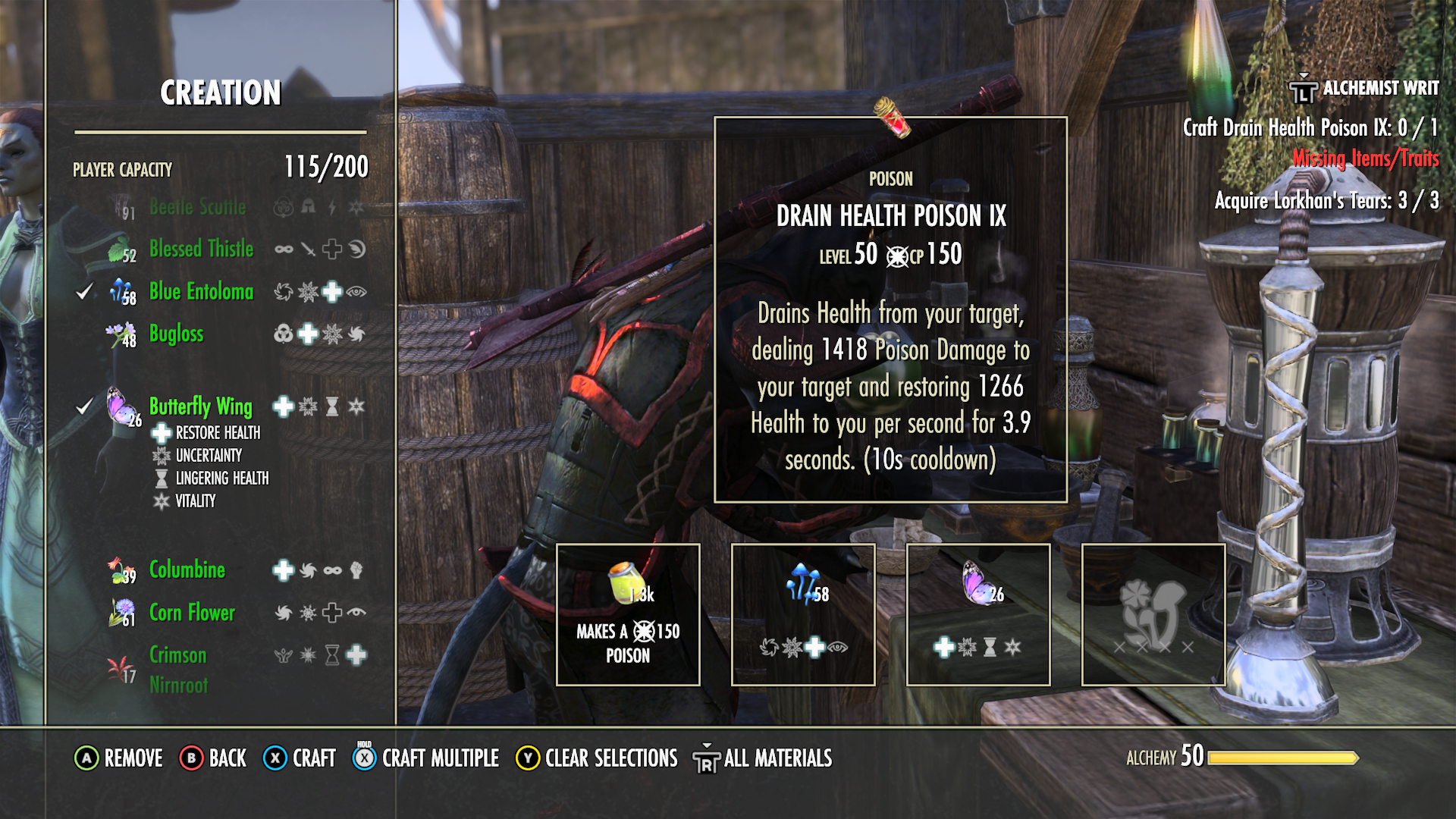Open the Alchemist Writ quest tracker

[1364, 89]
